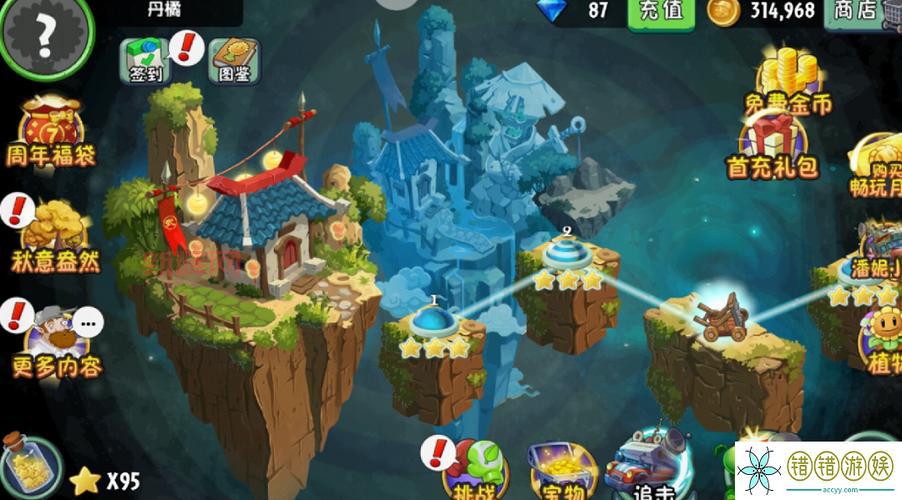Open the 首充礼包 gift box offer
The width and height of the screenshot is (902, 500).
pos(773,146)
